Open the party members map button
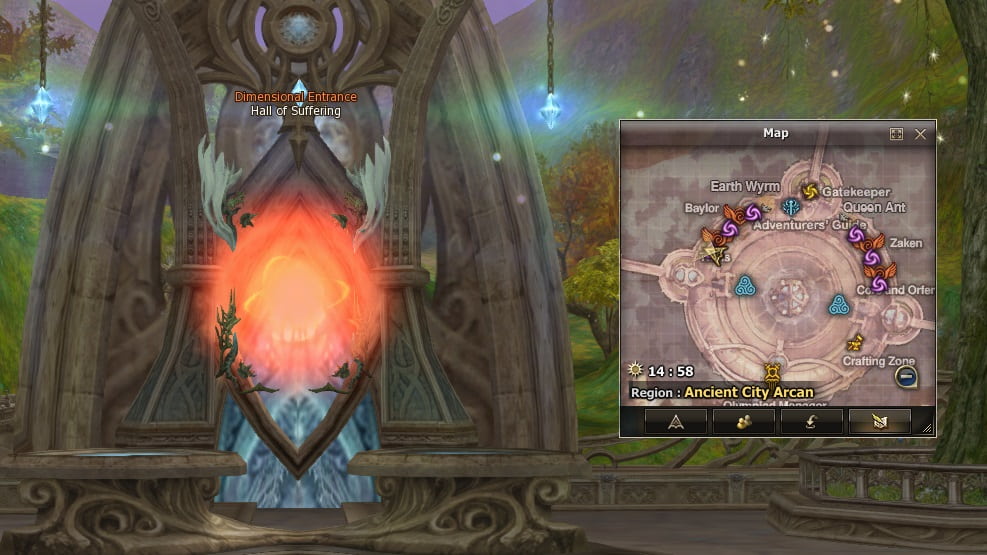This screenshot has height=555, width=987. click(744, 421)
